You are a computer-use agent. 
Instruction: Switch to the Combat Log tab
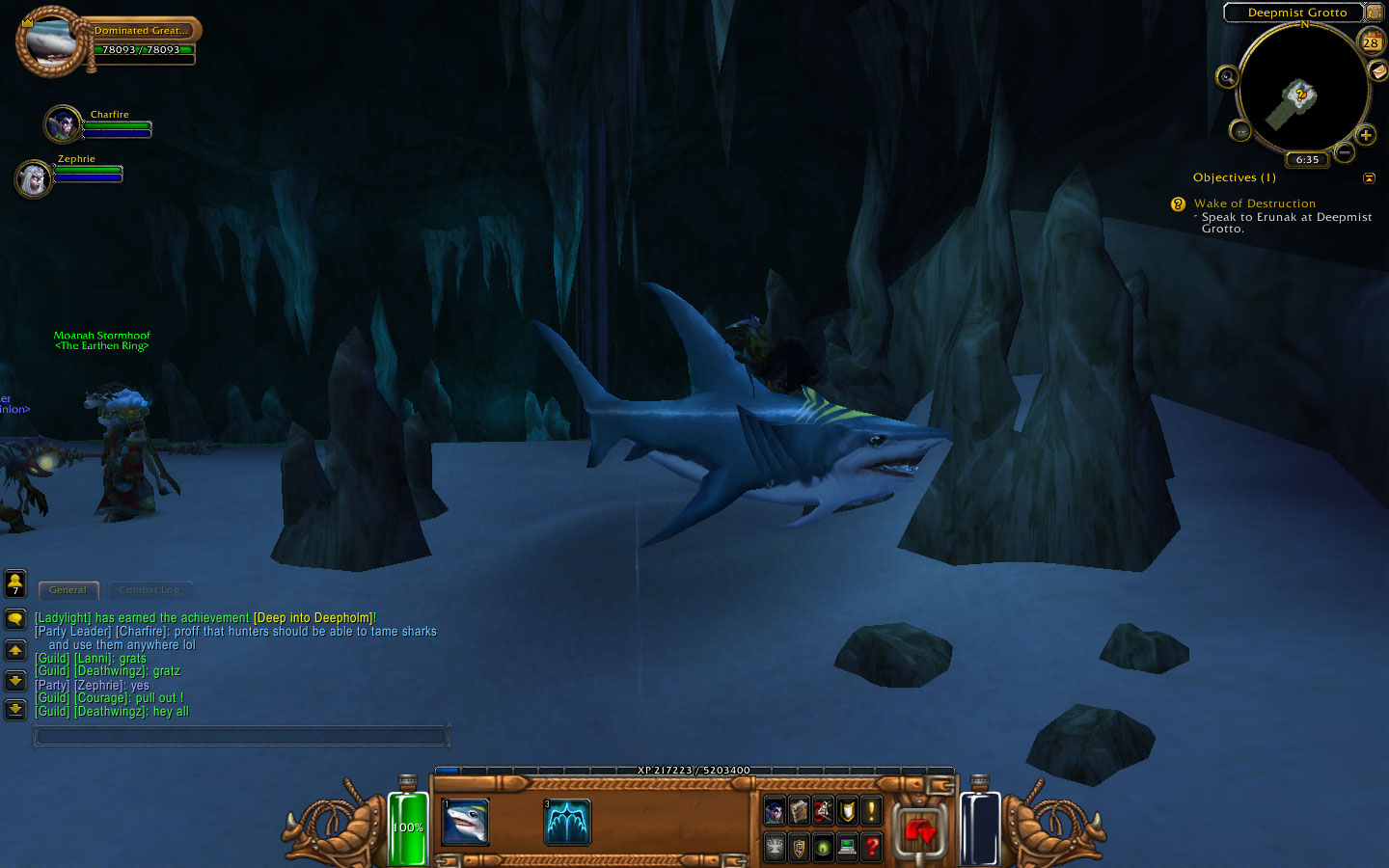pyautogui.click(x=150, y=589)
